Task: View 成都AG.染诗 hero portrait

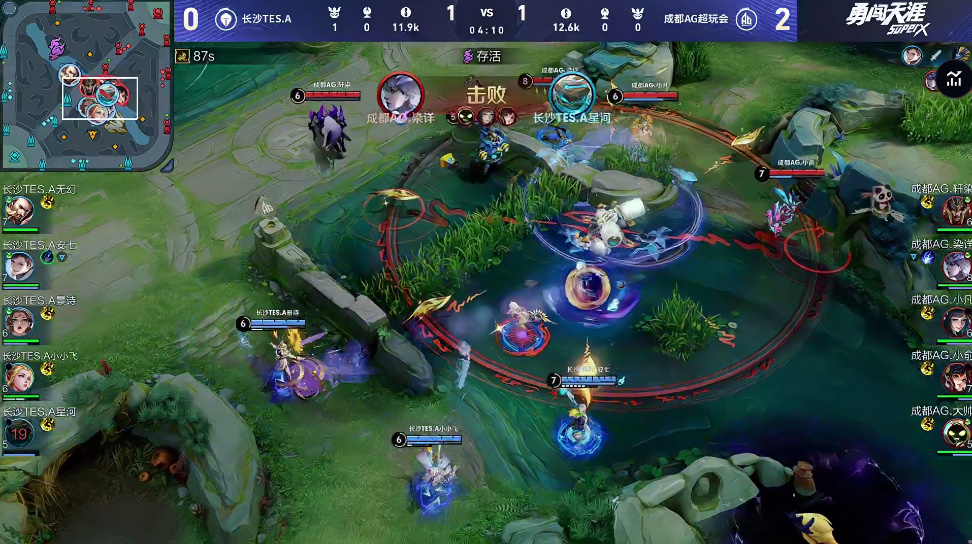Action: pyautogui.click(x=956, y=266)
